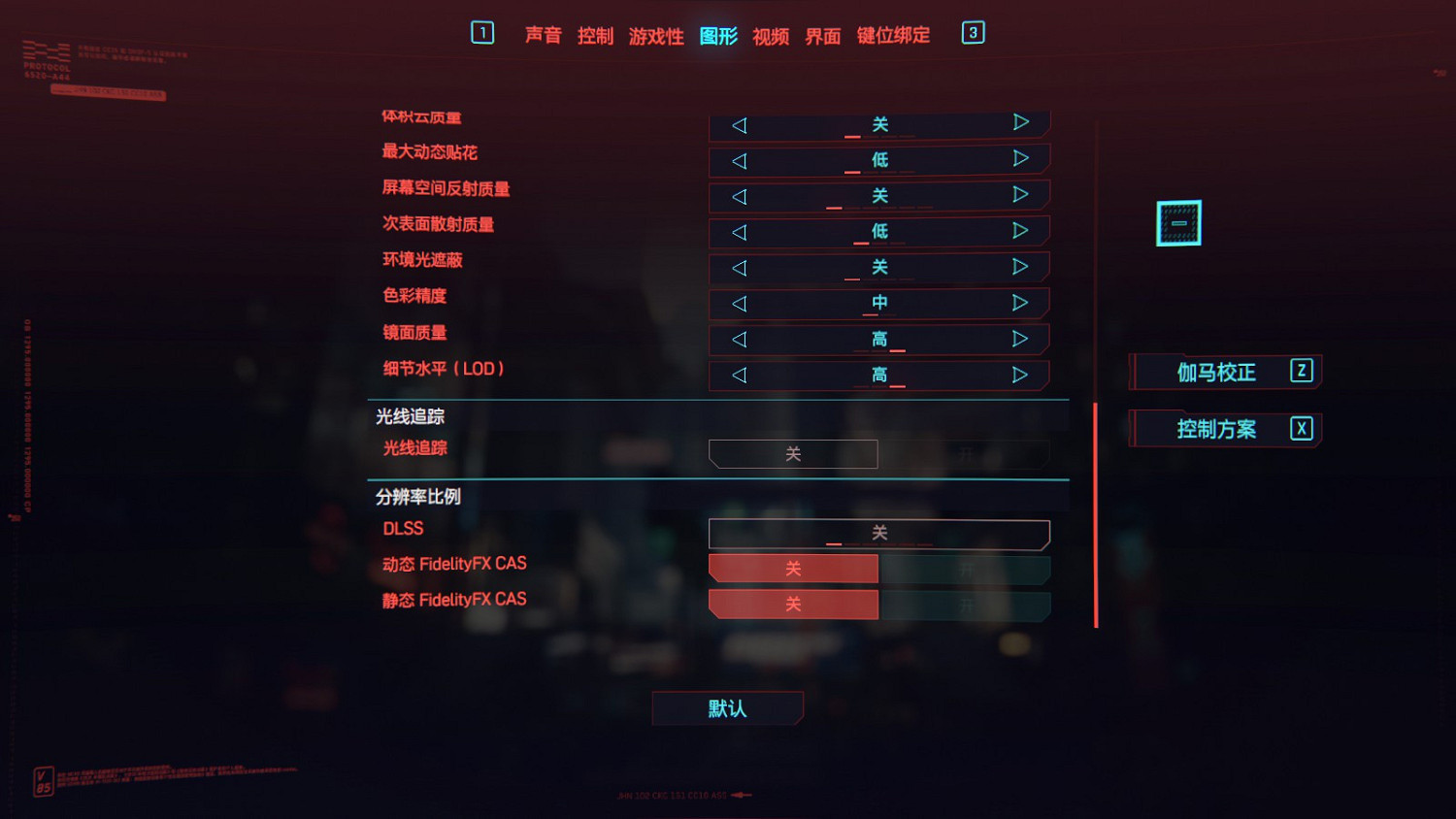Click the 控制方案 button
Viewport: 1456px width, 819px height.
pyautogui.click(x=1223, y=429)
